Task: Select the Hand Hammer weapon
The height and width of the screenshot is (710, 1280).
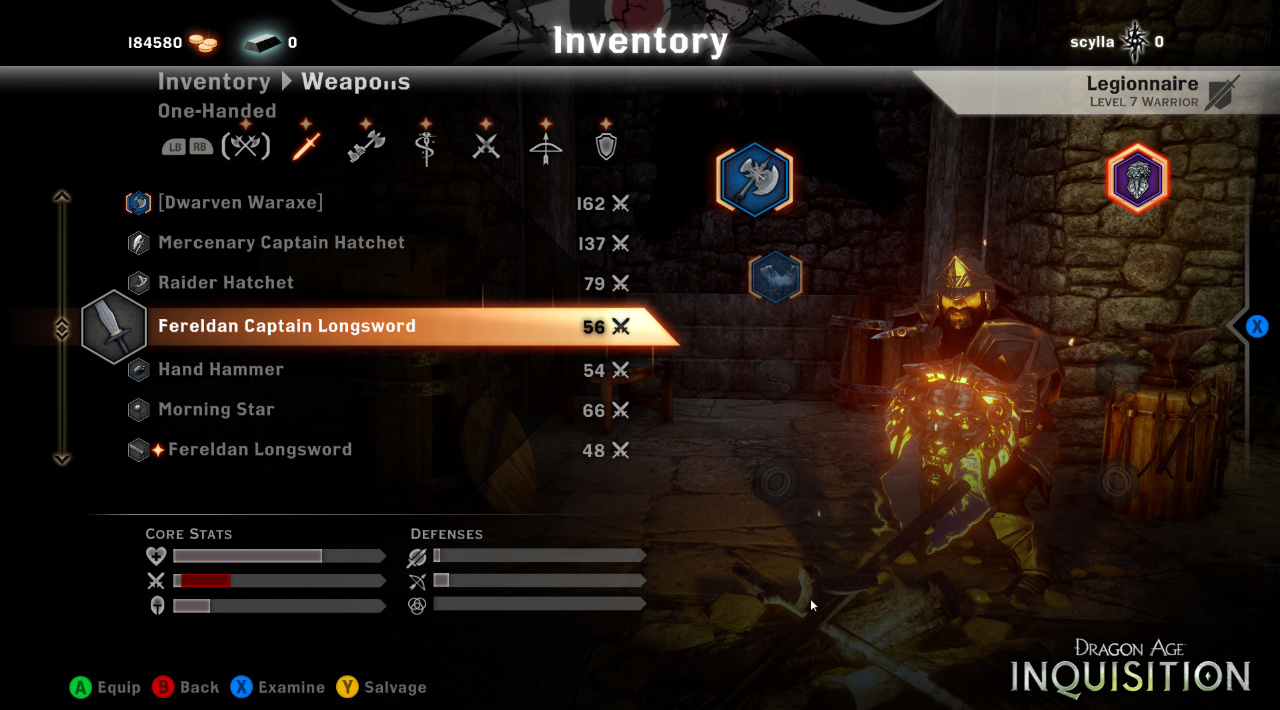Action: coord(221,370)
